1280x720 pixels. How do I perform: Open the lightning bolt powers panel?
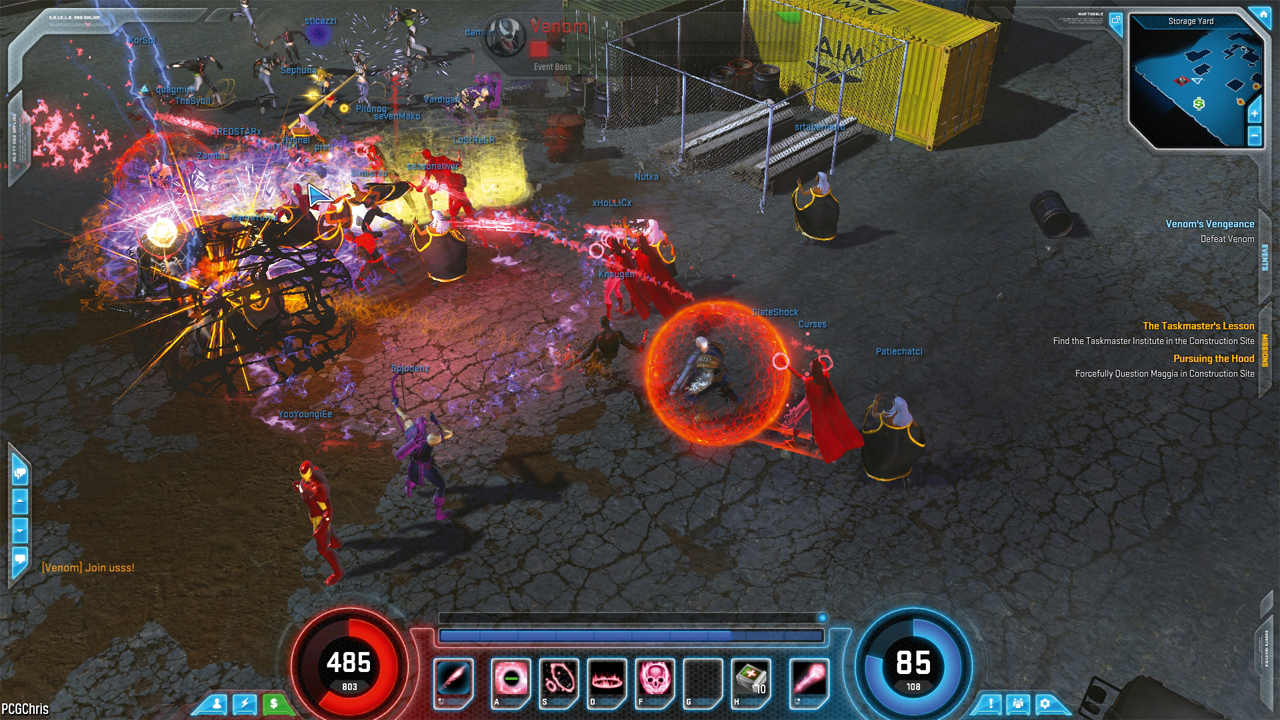(245, 704)
